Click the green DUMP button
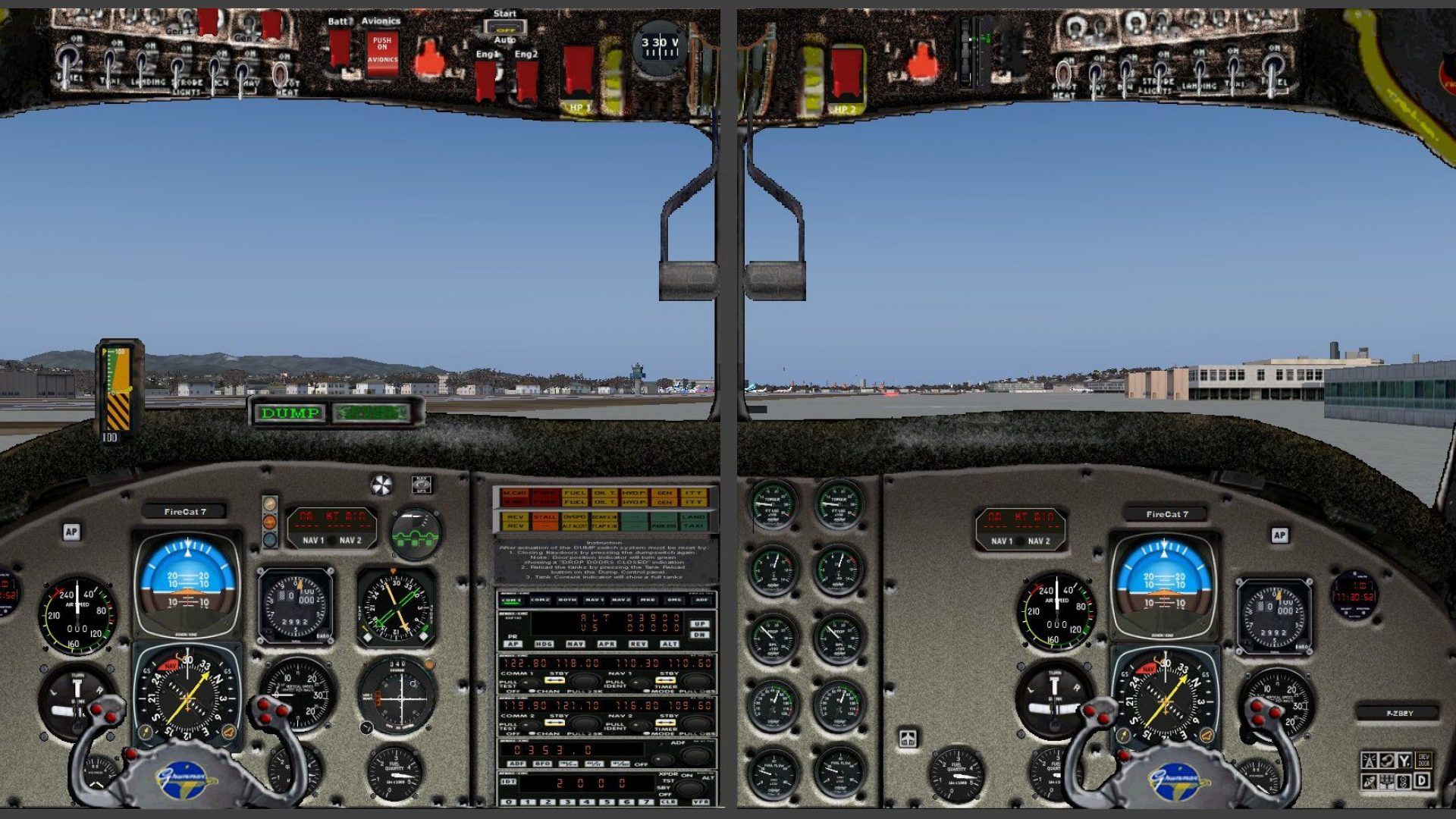This screenshot has width=1456, height=819. (290, 413)
